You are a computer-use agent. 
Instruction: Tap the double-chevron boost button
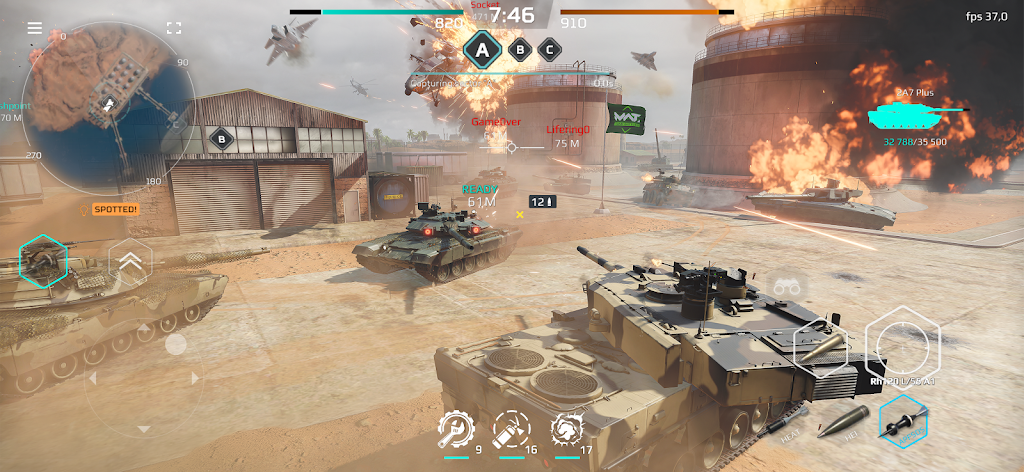point(131,264)
